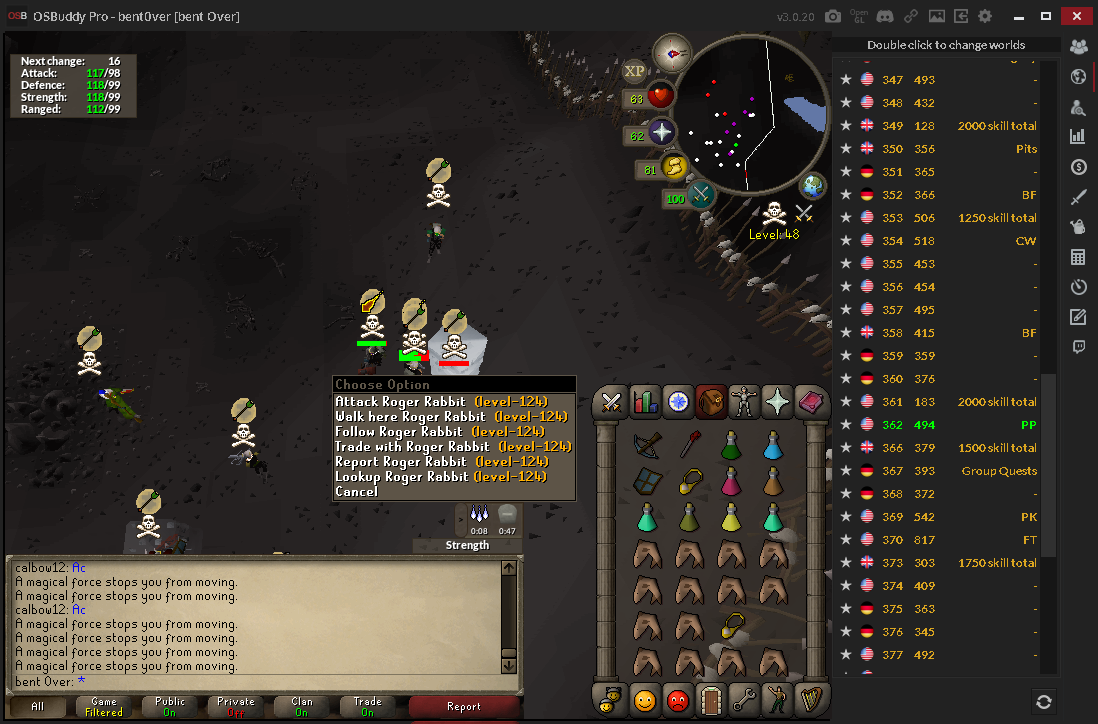
Task: Toggle the quick-prayer orb
Action: pyautogui.click(x=661, y=133)
